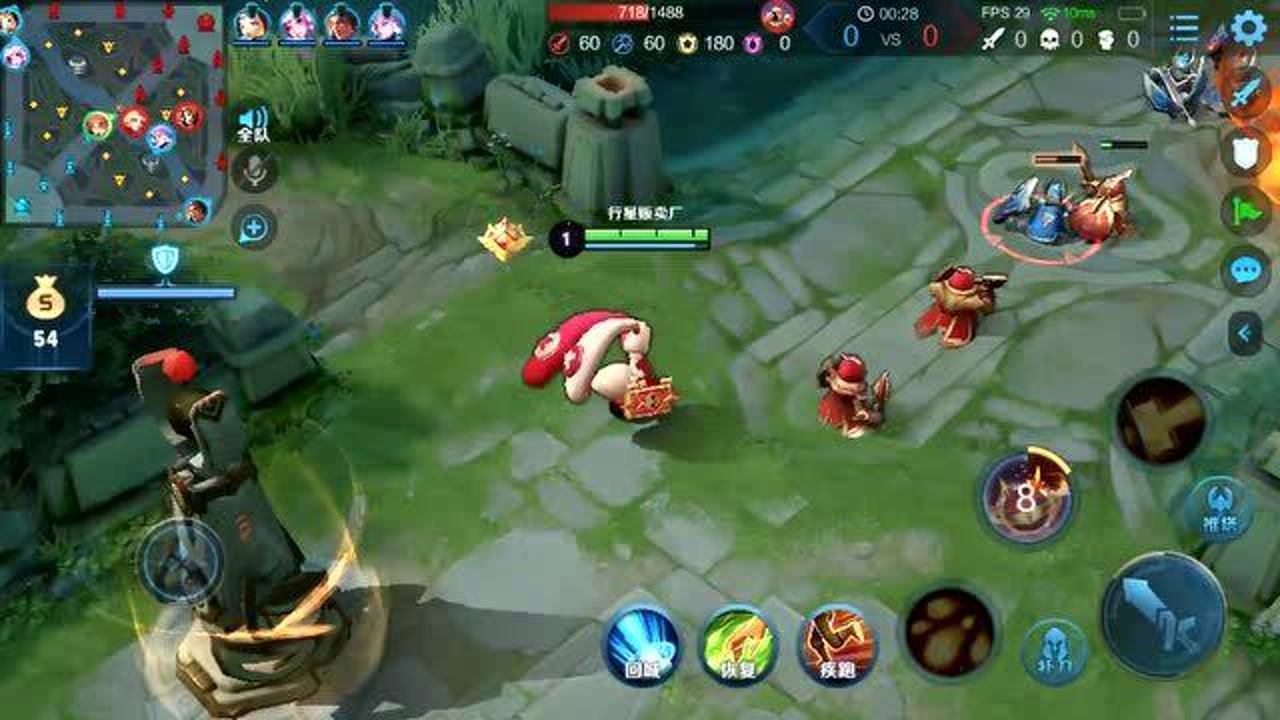Open the blue chat bubble messages
Viewport: 1280px width, 720px height.
1245,271
